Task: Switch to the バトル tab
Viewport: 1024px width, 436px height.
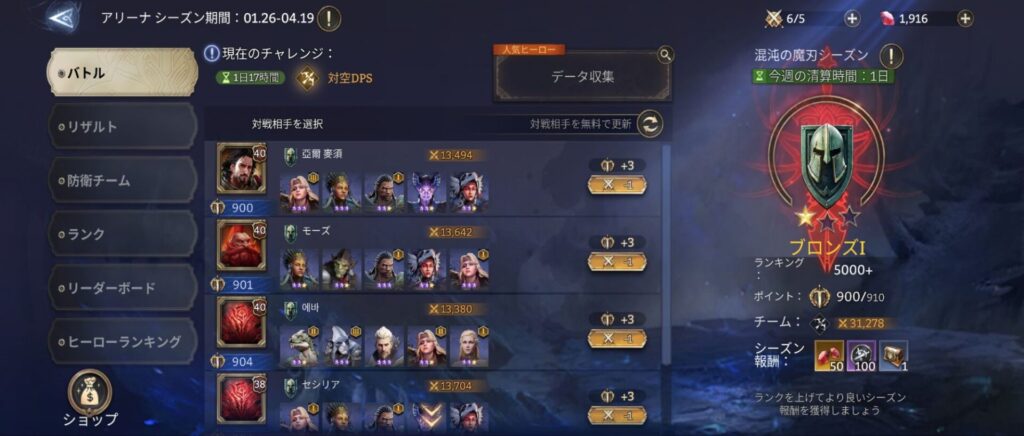Action: click(122, 72)
